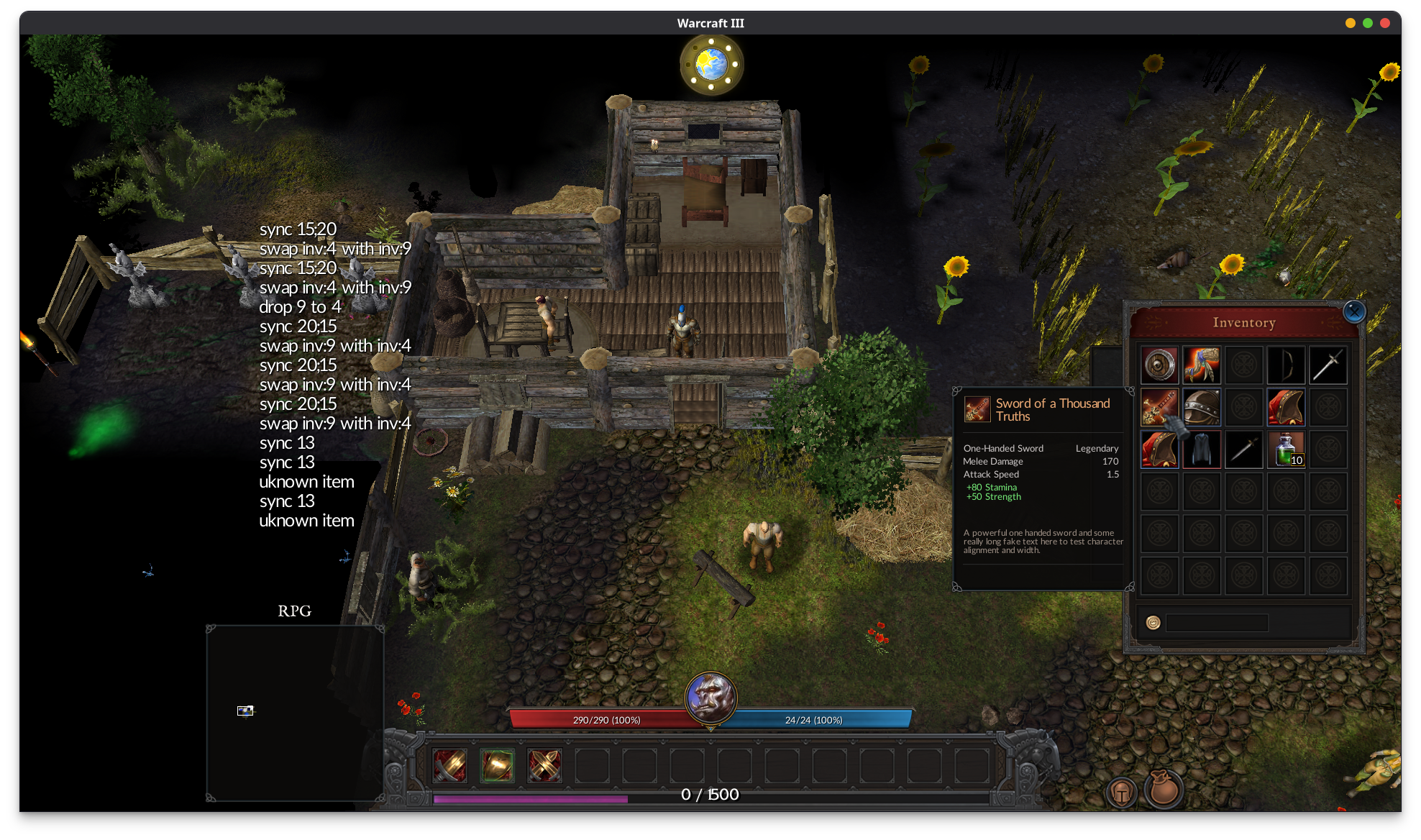Pick the dark cloak item

point(1202,449)
